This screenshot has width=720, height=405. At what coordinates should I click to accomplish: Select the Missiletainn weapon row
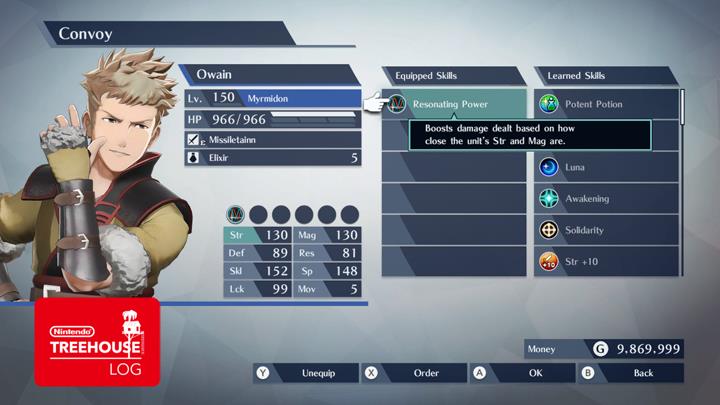(x=272, y=139)
